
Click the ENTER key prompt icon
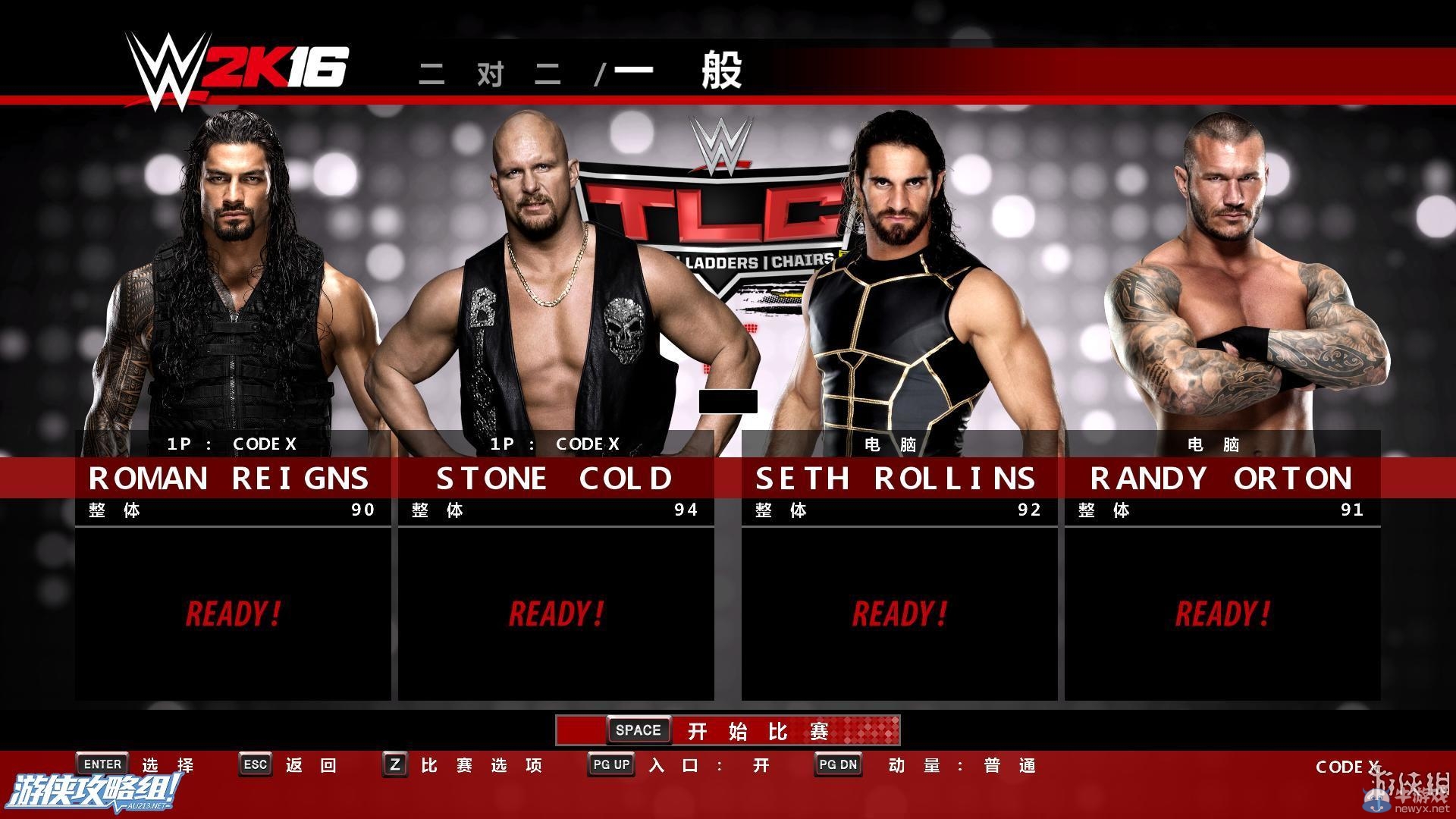tap(102, 764)
